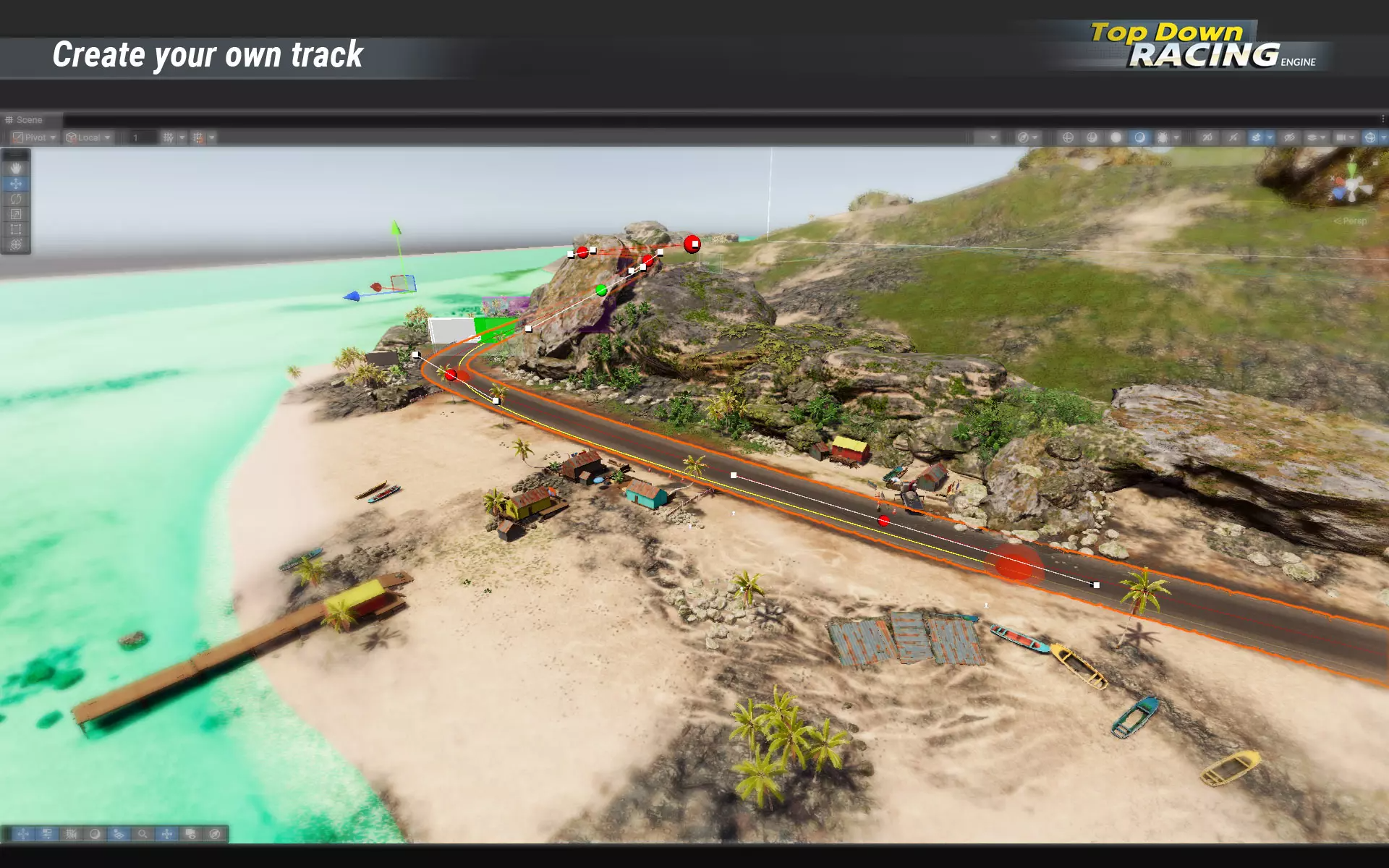The height and width of the screenshot is (868, 1389).
Task: Open the Pivot handle position dropdown
Action: coord(34,137)
